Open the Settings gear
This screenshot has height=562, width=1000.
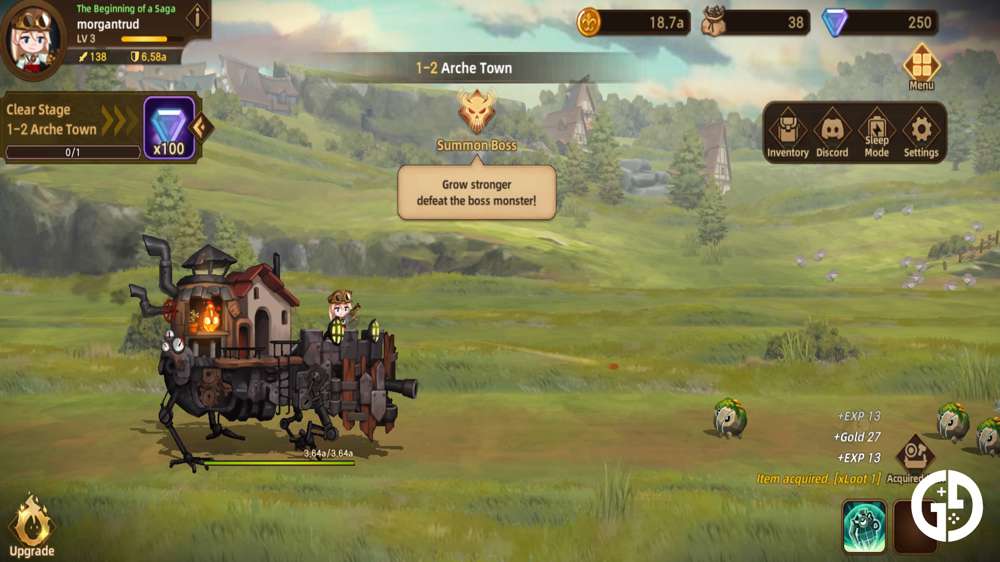coord(921,133)
